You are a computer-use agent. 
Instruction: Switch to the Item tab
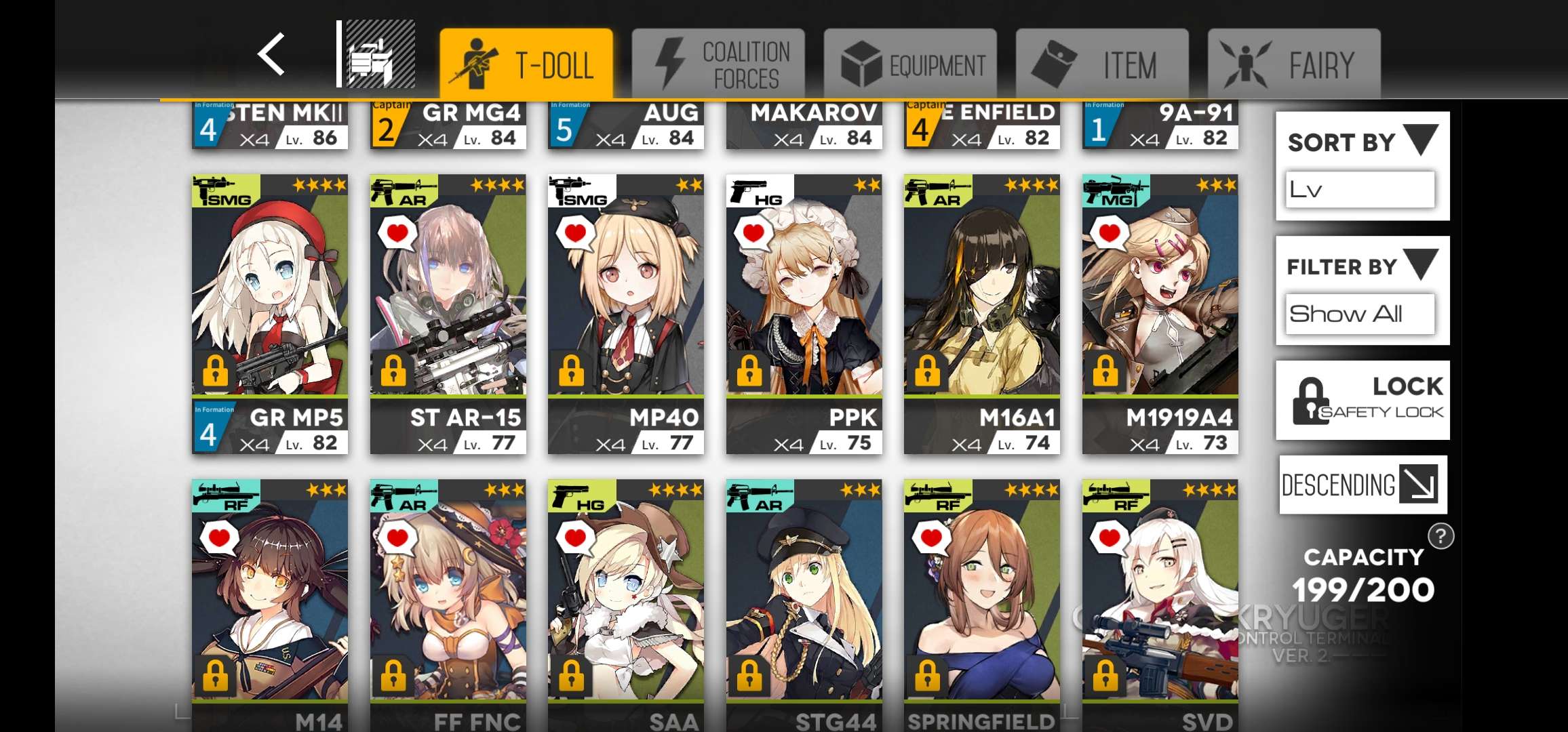(1102, 64)
